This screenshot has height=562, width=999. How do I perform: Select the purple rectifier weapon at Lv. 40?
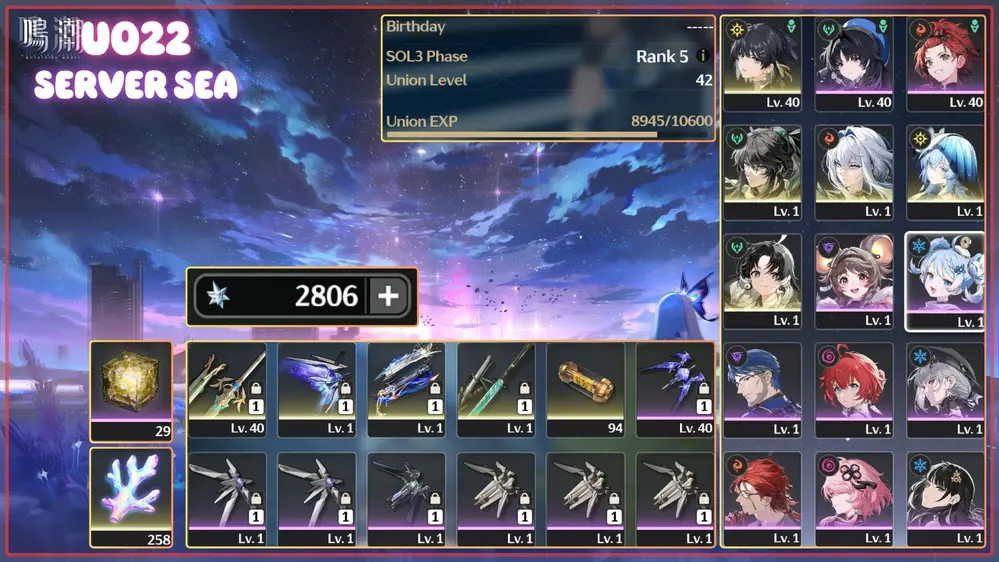(676, 390)
